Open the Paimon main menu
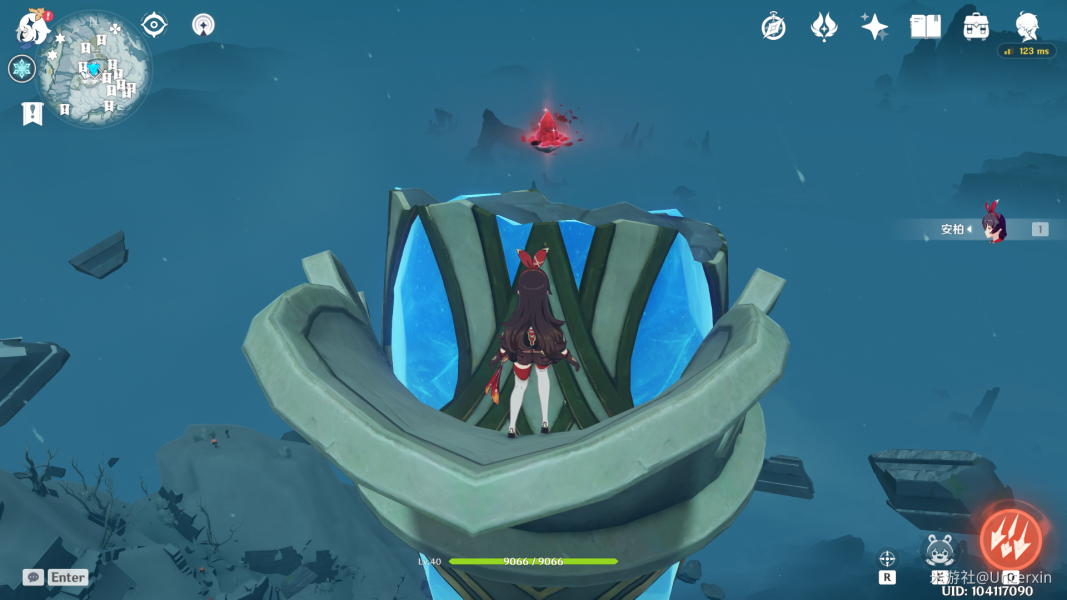Viewport: 1067px width, 600px height. point(33,28)
